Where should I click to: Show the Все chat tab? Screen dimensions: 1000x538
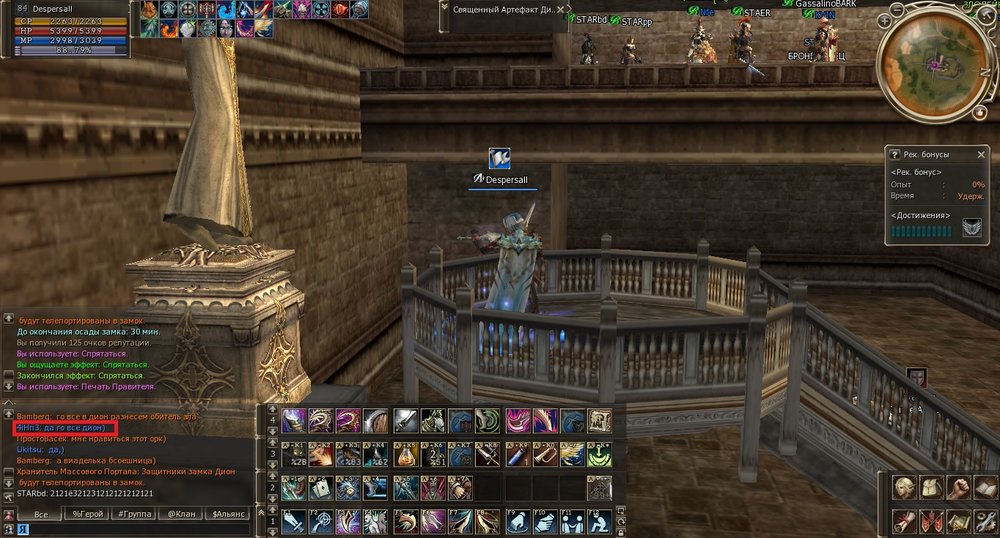[41, 514]
